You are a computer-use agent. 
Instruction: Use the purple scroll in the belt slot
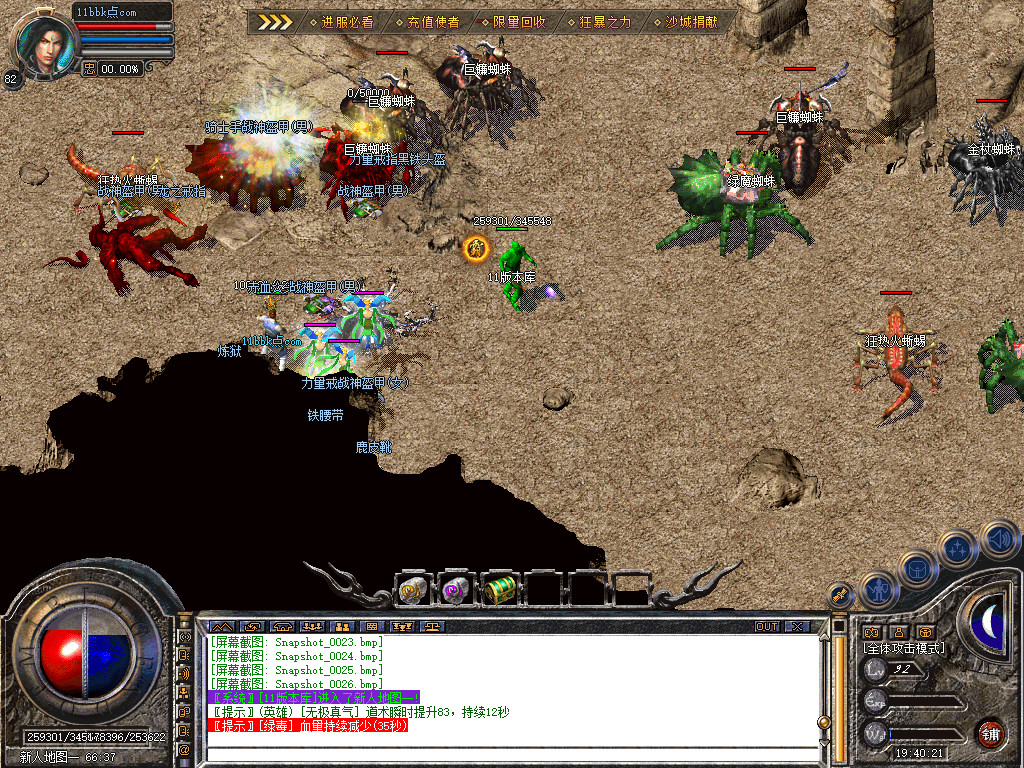456,591
